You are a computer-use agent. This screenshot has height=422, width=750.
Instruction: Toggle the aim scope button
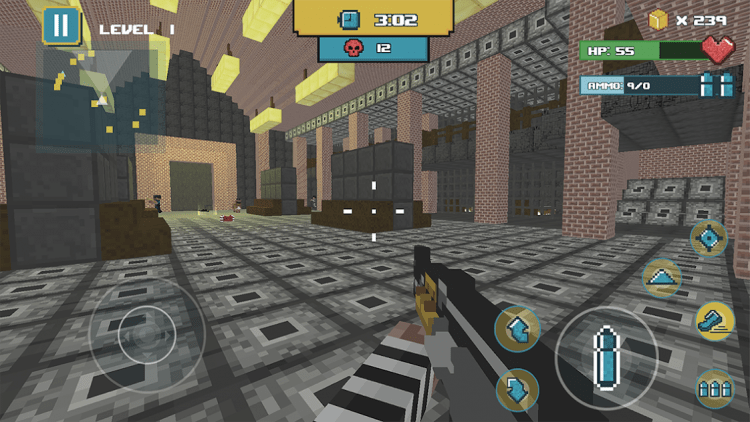point(709,238)
